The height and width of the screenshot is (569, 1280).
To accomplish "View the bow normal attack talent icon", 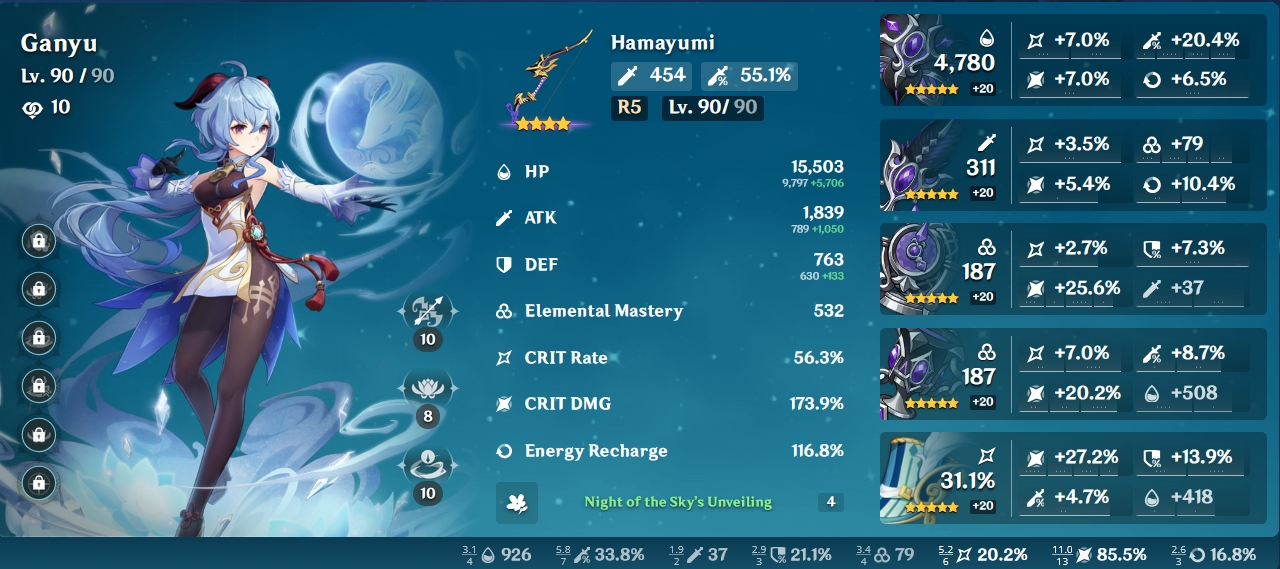I will point(428,312).
